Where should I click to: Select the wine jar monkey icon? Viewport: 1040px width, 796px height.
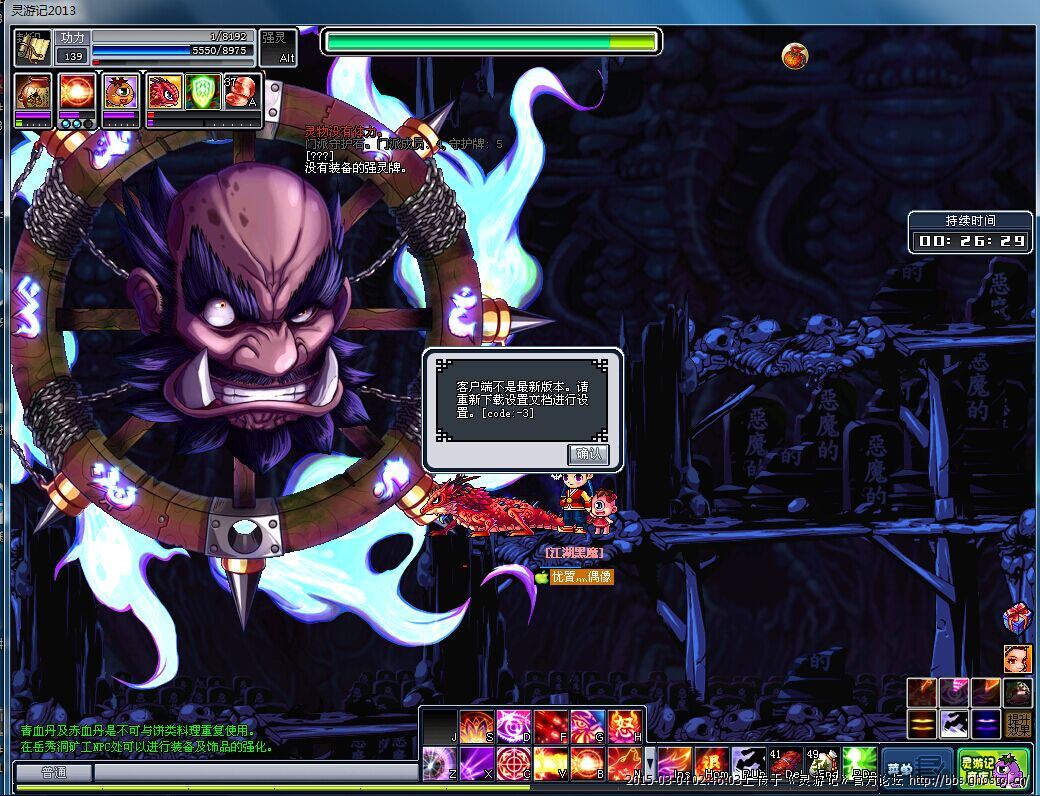34,93
